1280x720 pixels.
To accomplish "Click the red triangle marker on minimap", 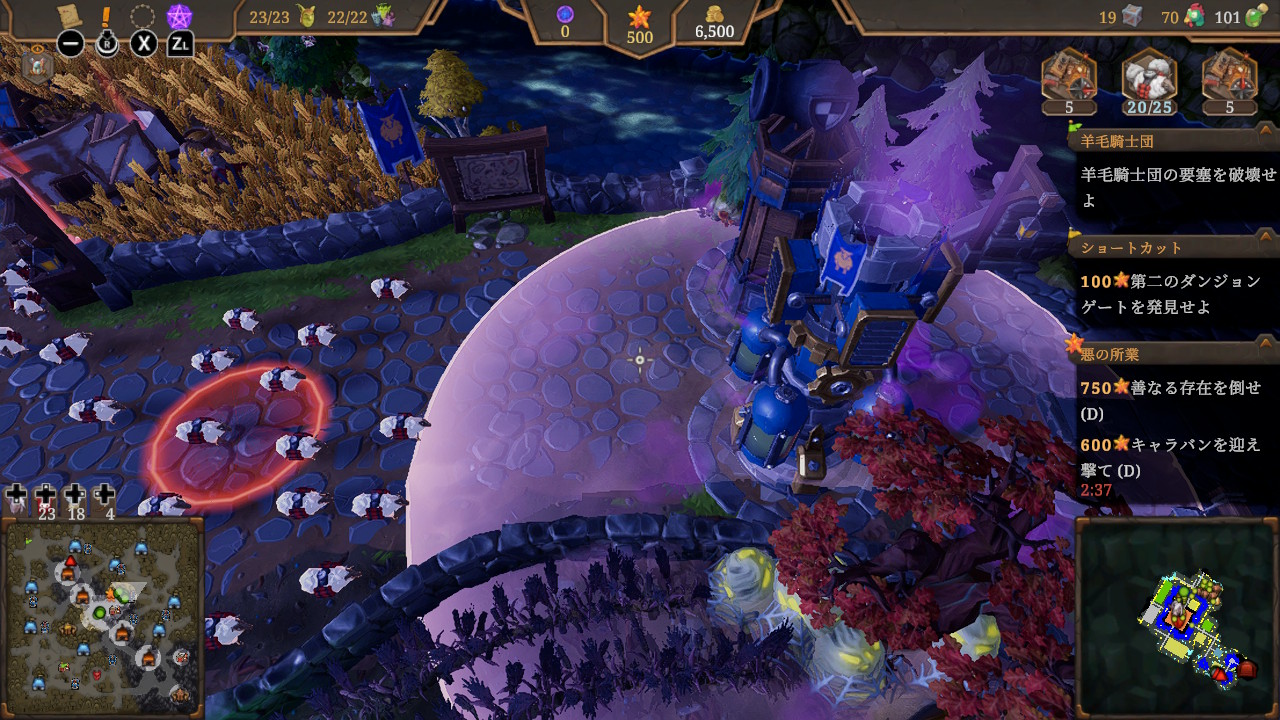I will [1218, 676].
